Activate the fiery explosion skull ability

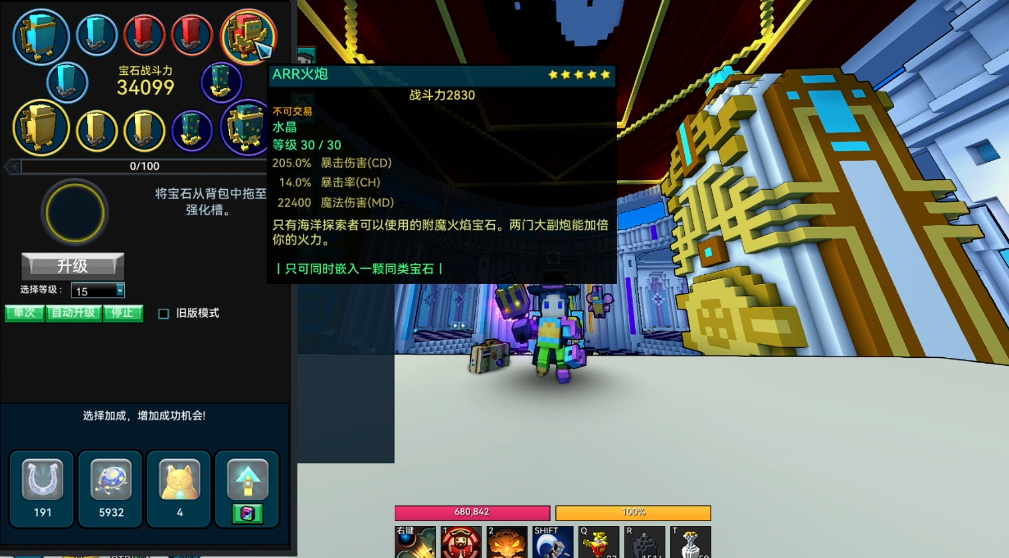pos(507,544)
